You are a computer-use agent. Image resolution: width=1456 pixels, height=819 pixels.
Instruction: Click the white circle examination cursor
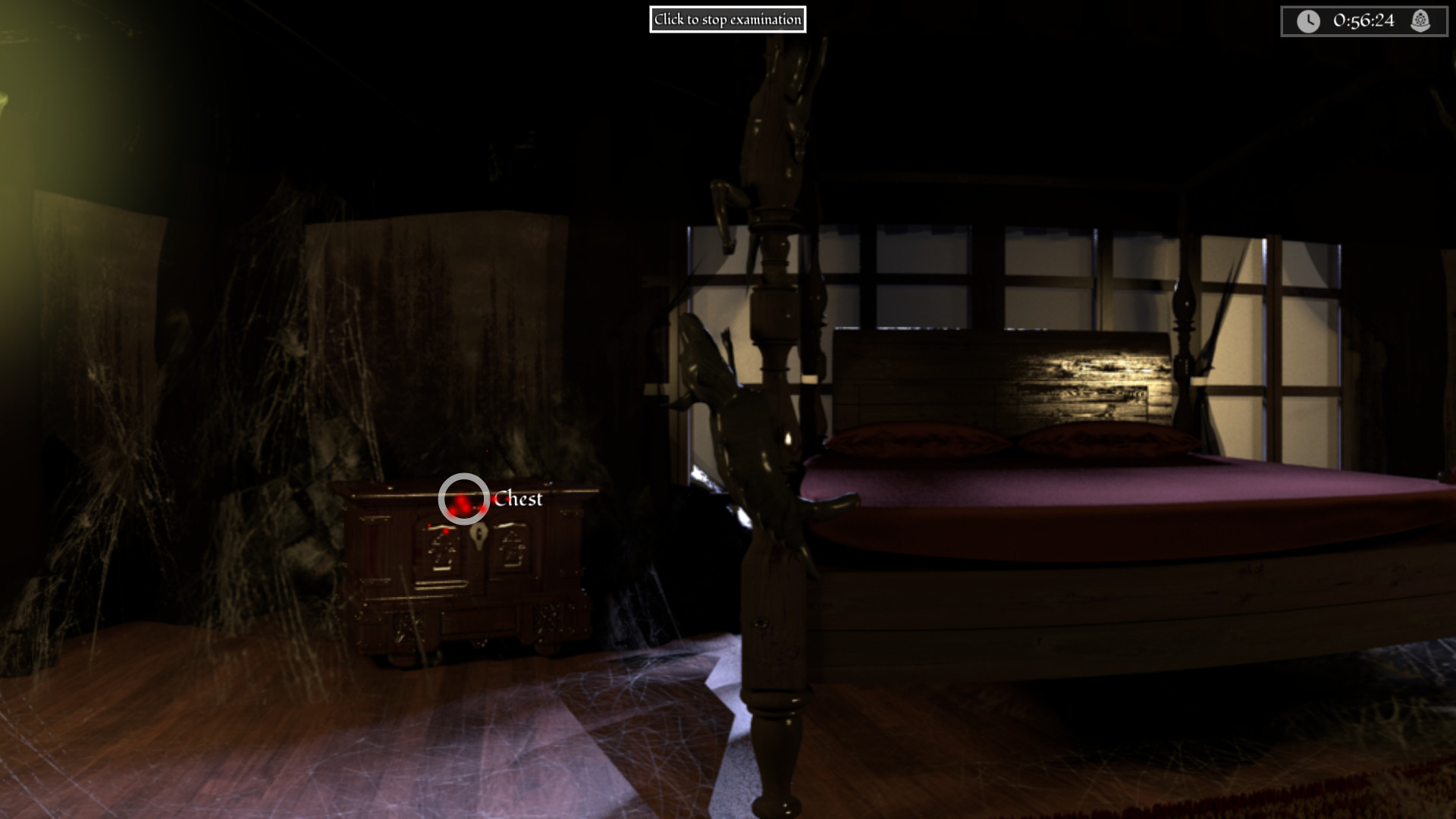click(465, 497)
